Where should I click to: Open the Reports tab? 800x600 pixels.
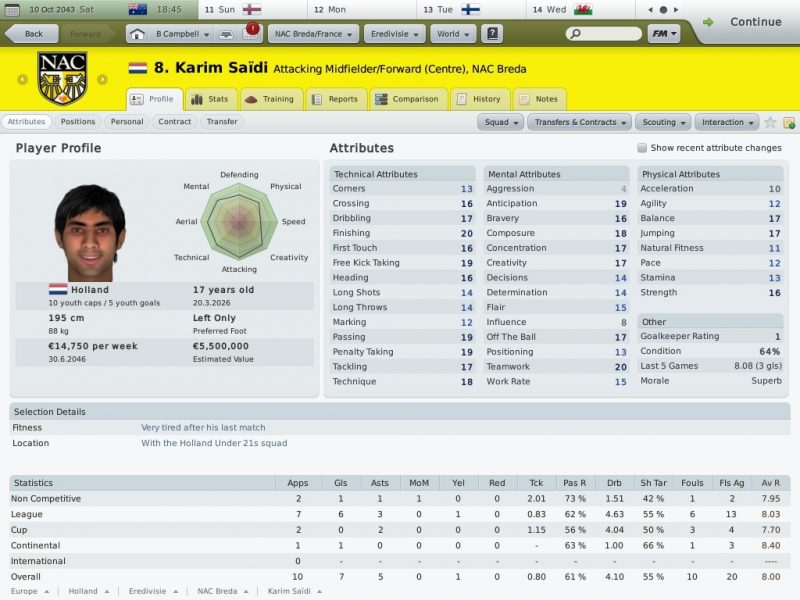coord(335,100)
